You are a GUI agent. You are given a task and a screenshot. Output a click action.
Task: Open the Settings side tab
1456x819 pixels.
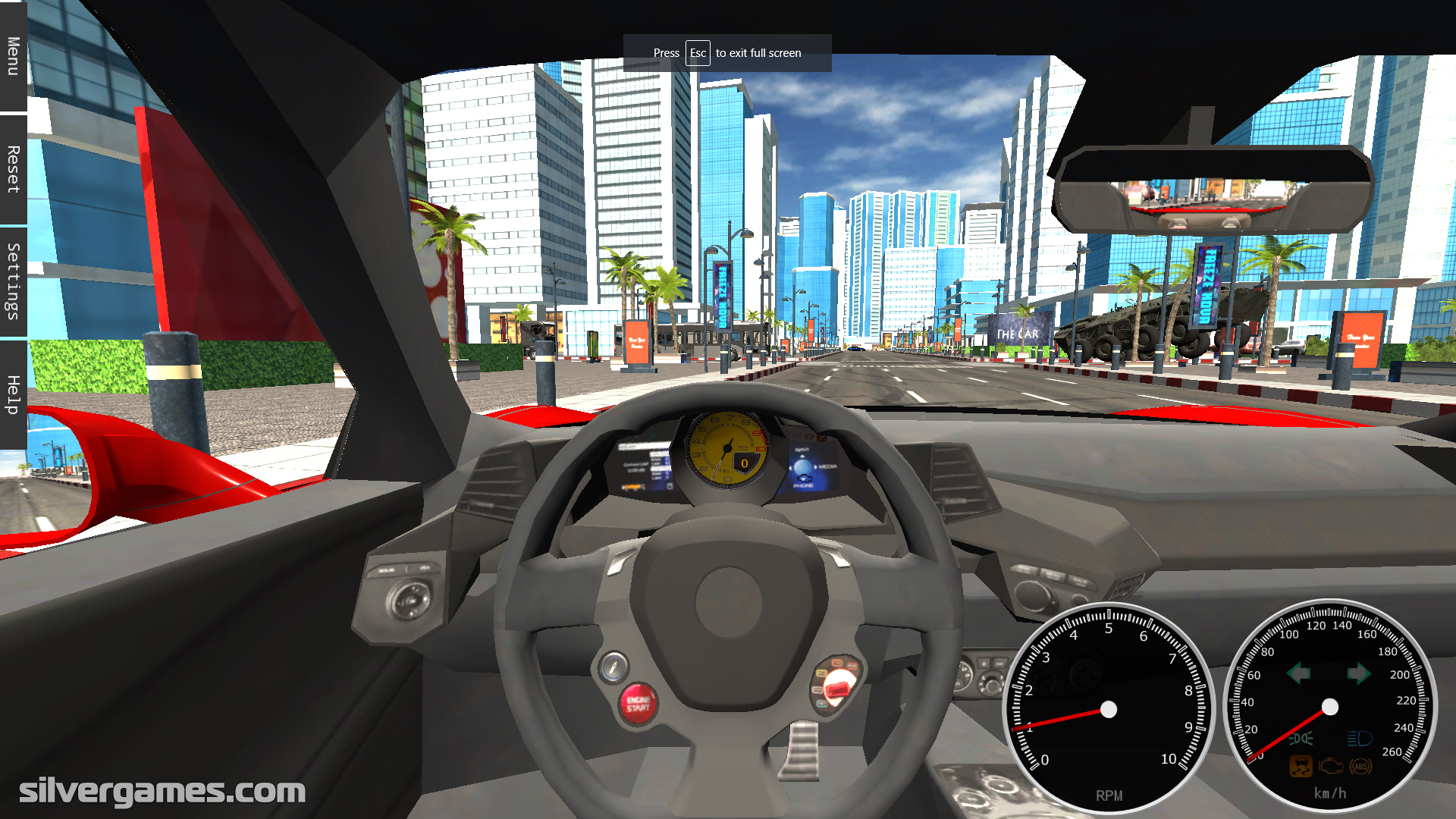click(x=13, y=281)
